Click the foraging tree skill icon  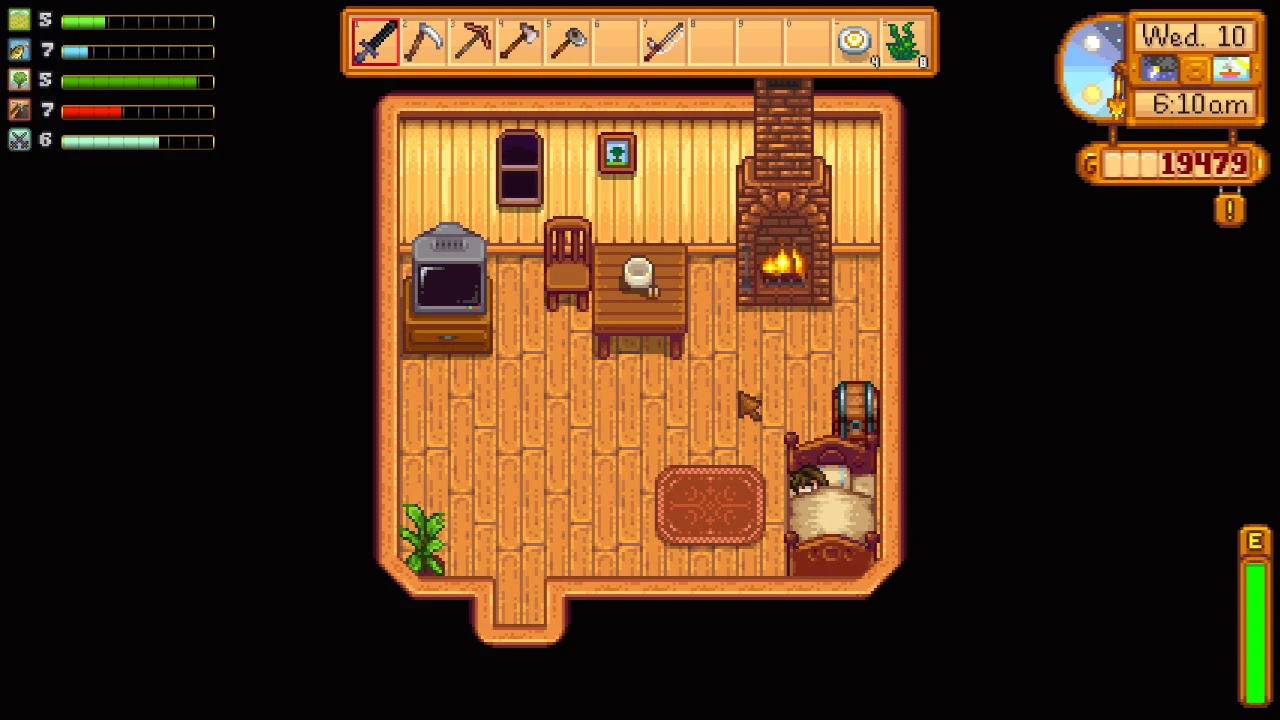pyautogui.click(x=20, y=80)
